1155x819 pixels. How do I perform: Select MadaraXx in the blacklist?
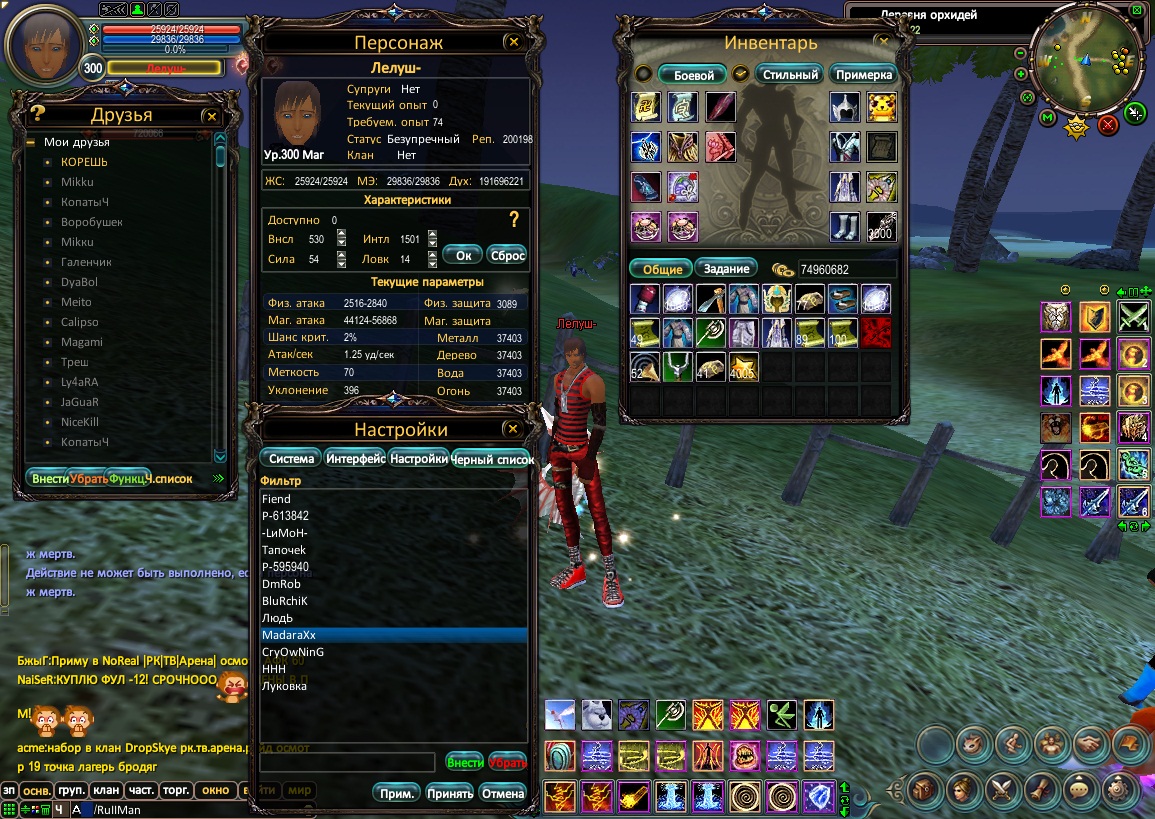pos(392,635)
